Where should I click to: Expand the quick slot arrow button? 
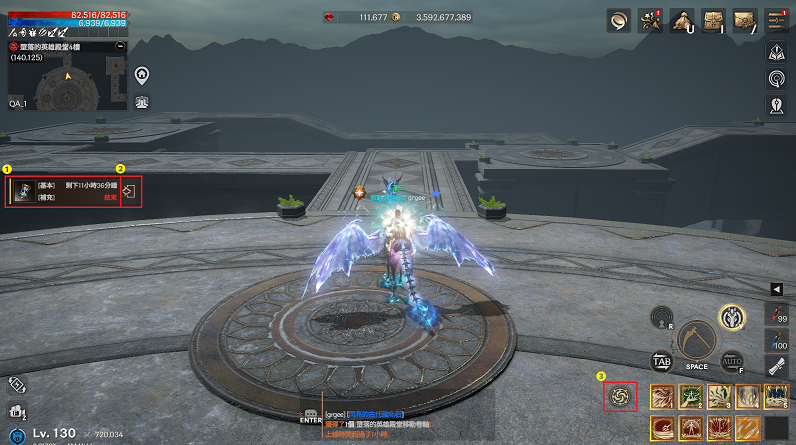(x=776, y=289)
